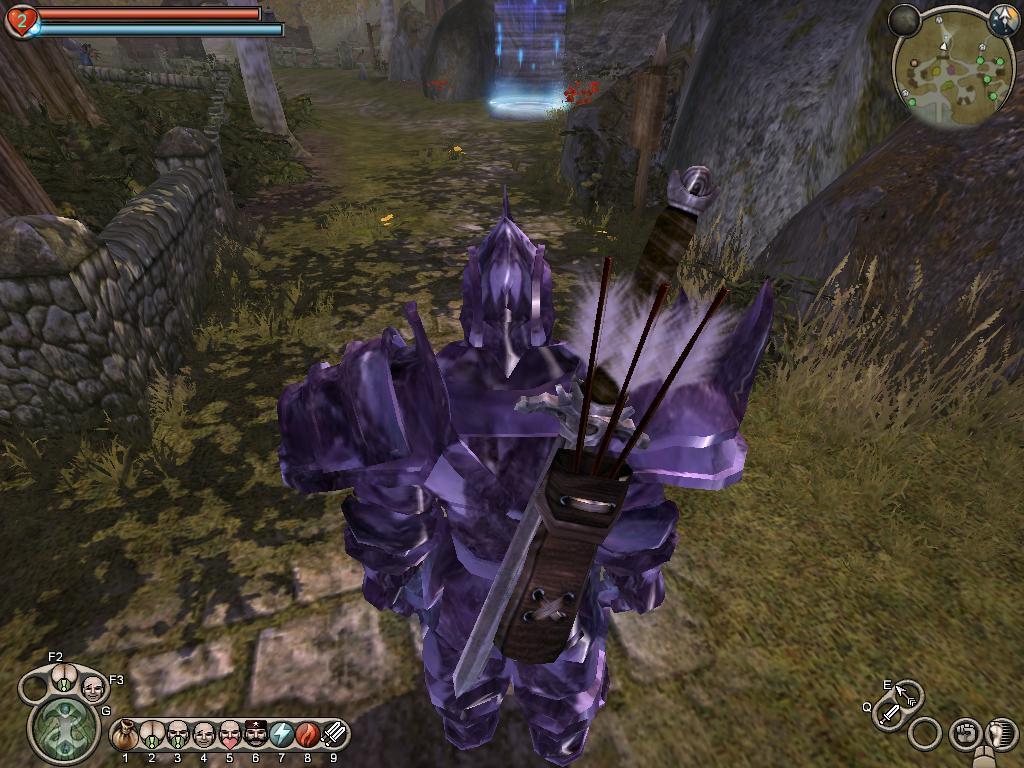Equip the sword melee weapon icon
Screen dimensions: 1024x768
pos(888,714)
